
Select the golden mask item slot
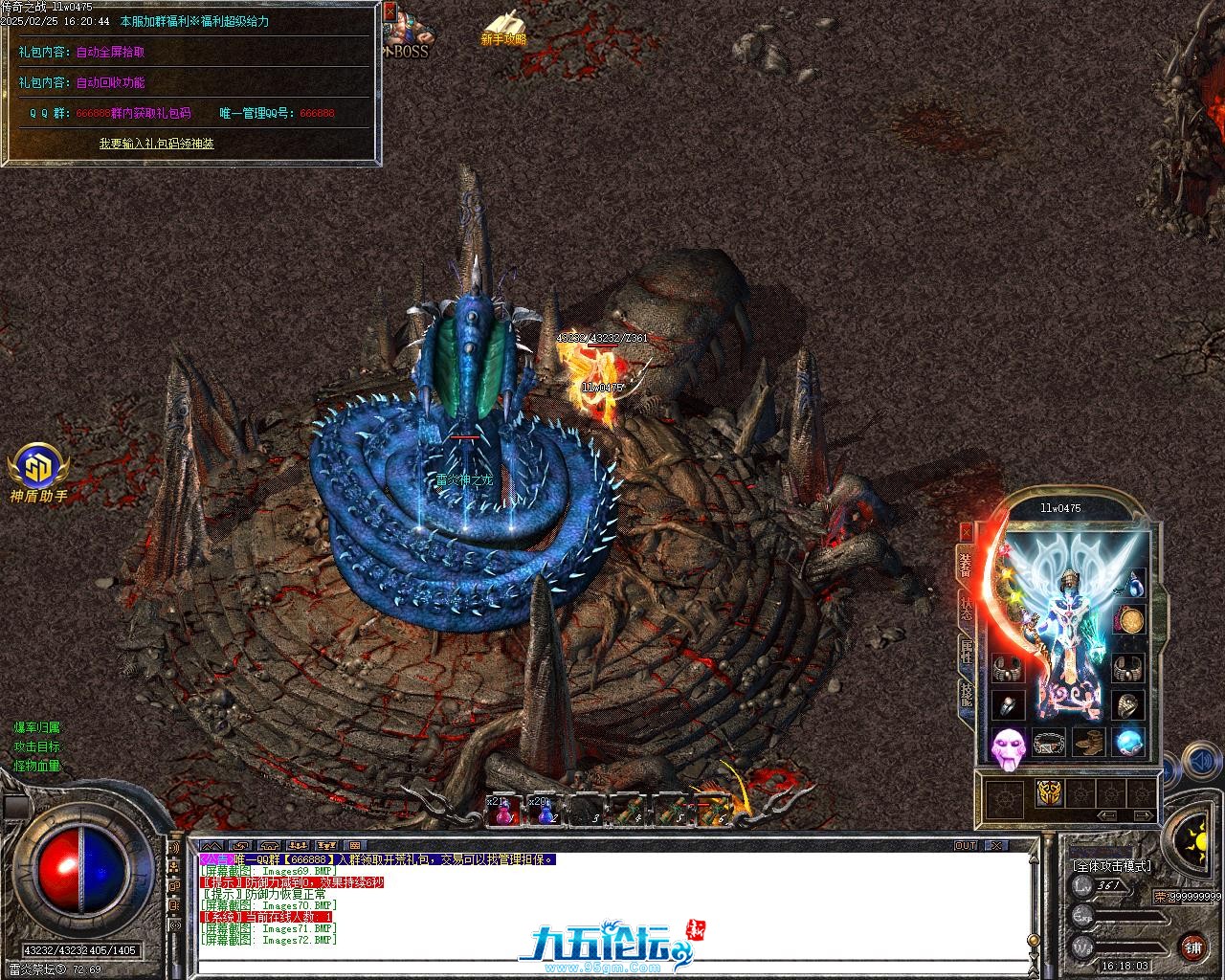coord(1048,793)
